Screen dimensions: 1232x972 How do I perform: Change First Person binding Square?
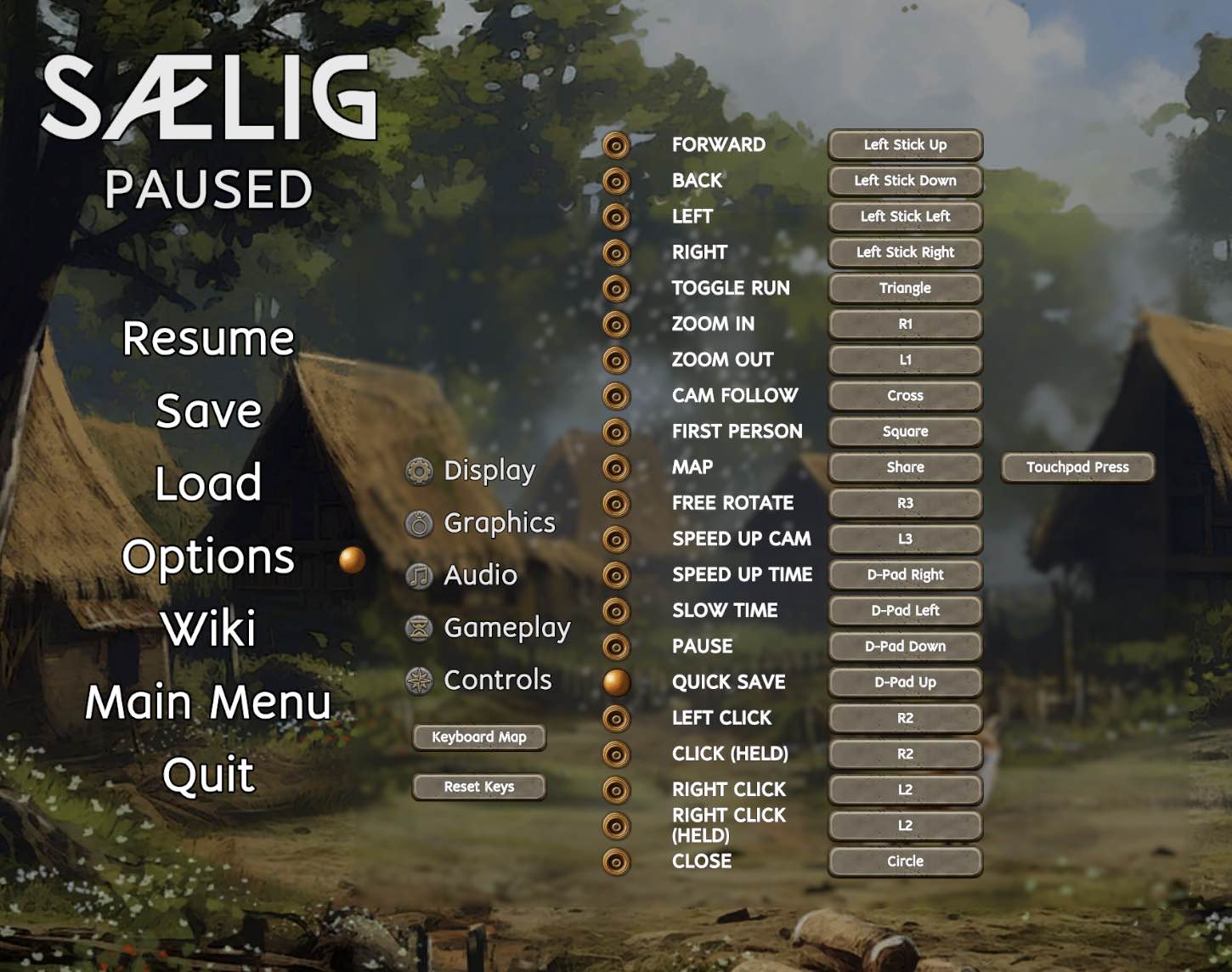(x=905, y=432)
